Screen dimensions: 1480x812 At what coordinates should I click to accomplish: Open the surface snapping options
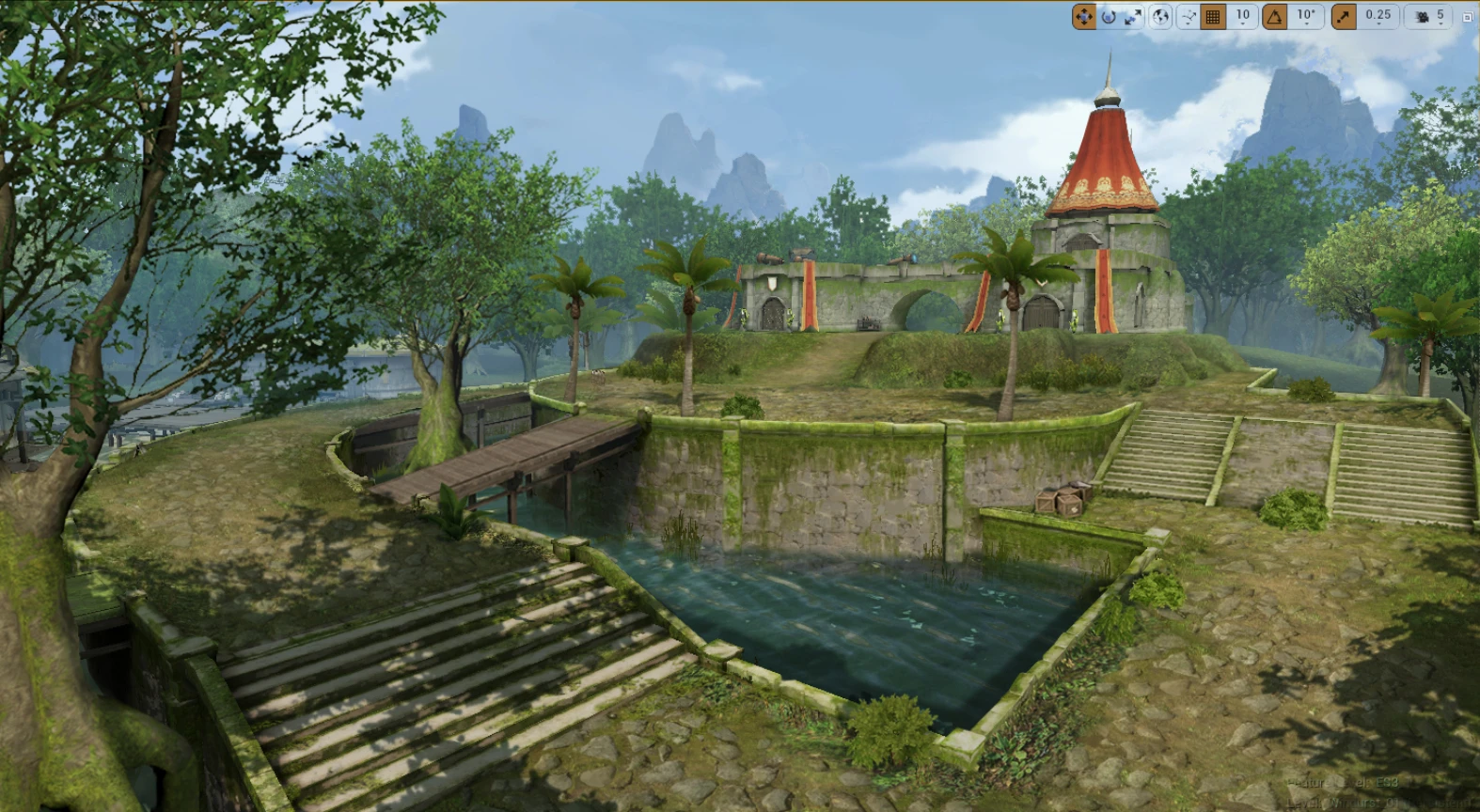point(1189,16)
